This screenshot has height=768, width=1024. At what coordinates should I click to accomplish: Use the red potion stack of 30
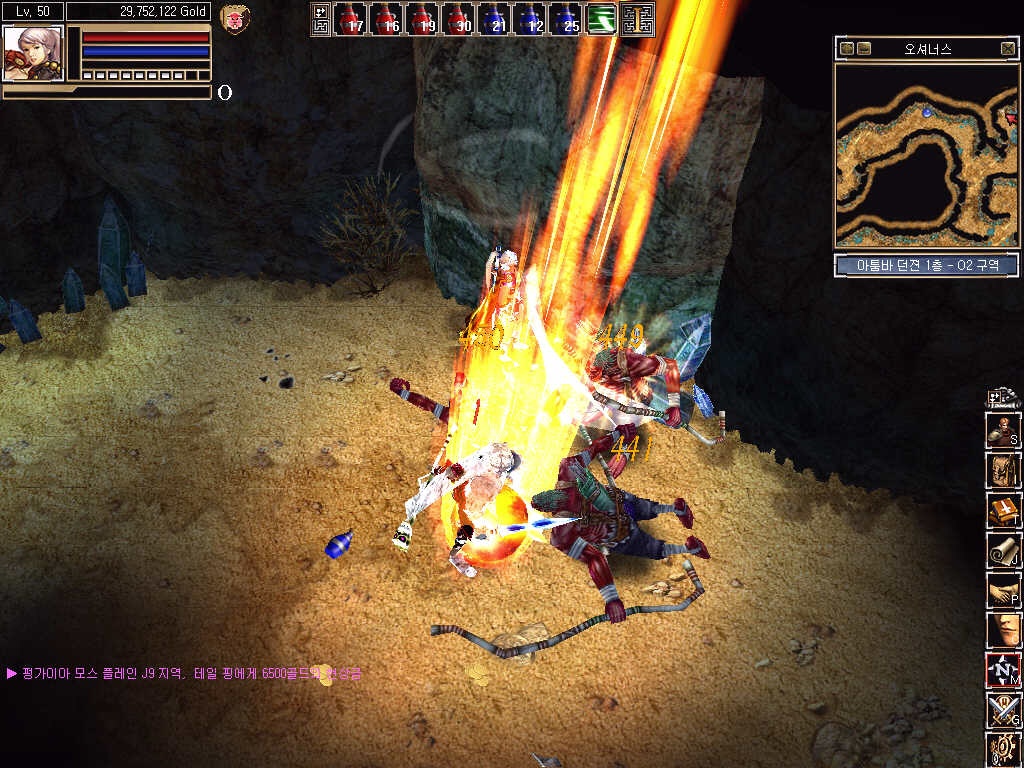coord(457,20)
